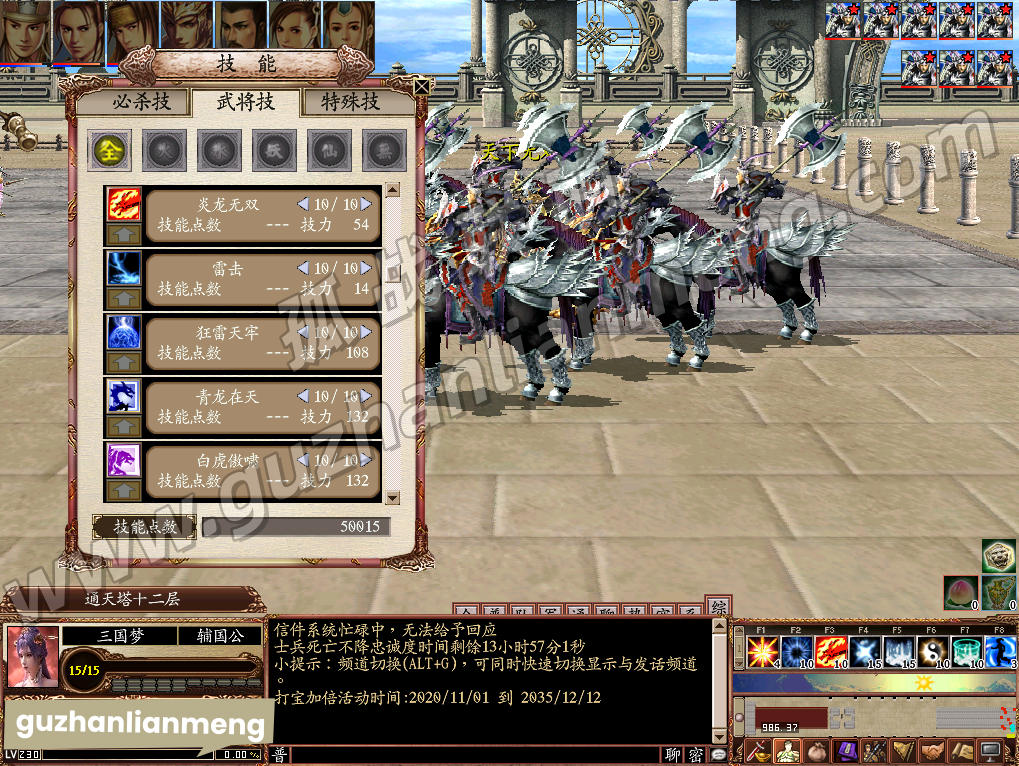Use the F1 starburst hotbar skill

pos(763,652)
